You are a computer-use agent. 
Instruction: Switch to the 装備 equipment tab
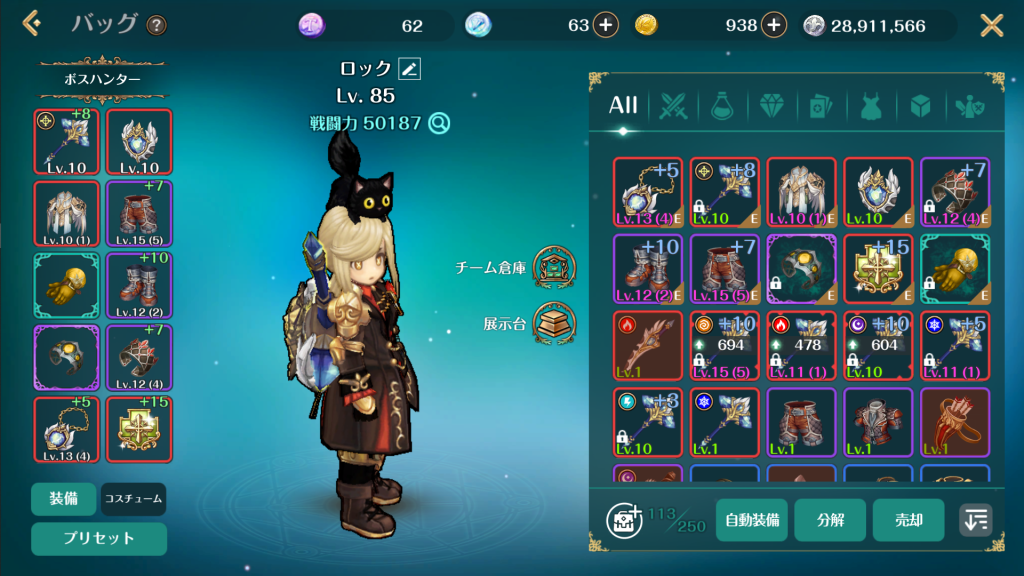[x=64, y=498]
